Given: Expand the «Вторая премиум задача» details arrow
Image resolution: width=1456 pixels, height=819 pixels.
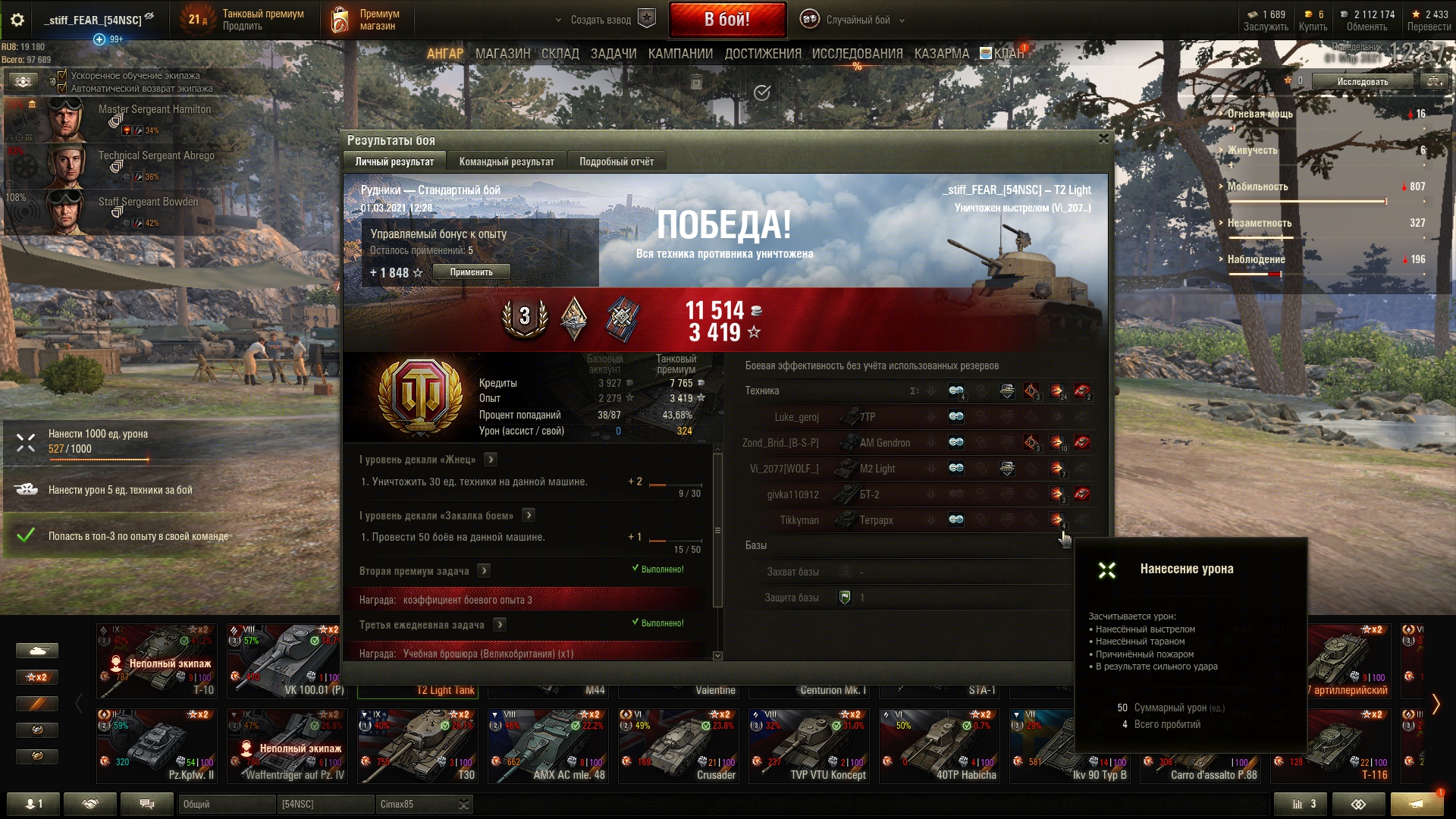Looking at the screenshot, I should point(485,571).
